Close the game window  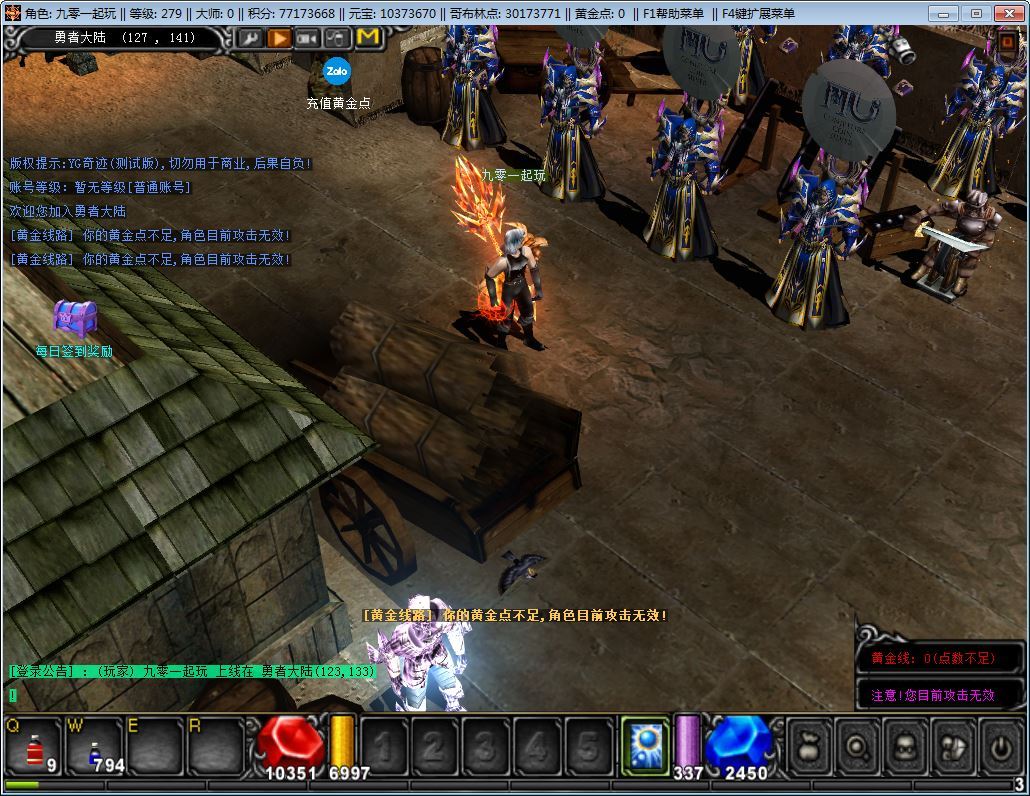1010,13
